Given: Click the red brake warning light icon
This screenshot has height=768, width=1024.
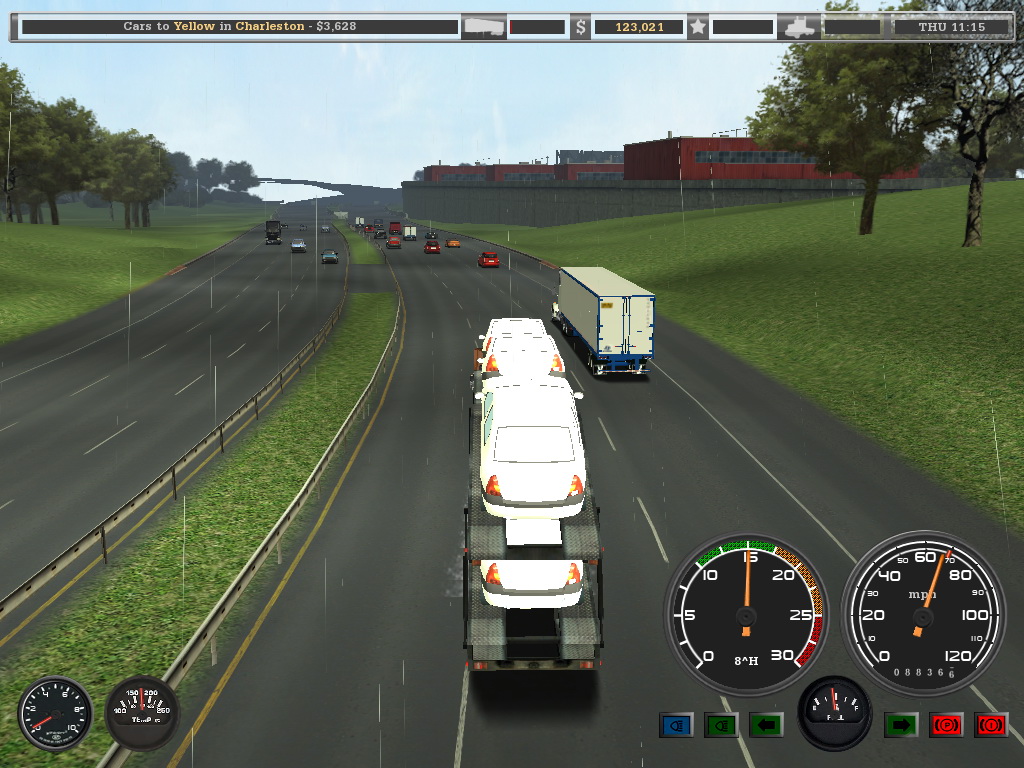Looking at the screenshot, I should [990, 724].
